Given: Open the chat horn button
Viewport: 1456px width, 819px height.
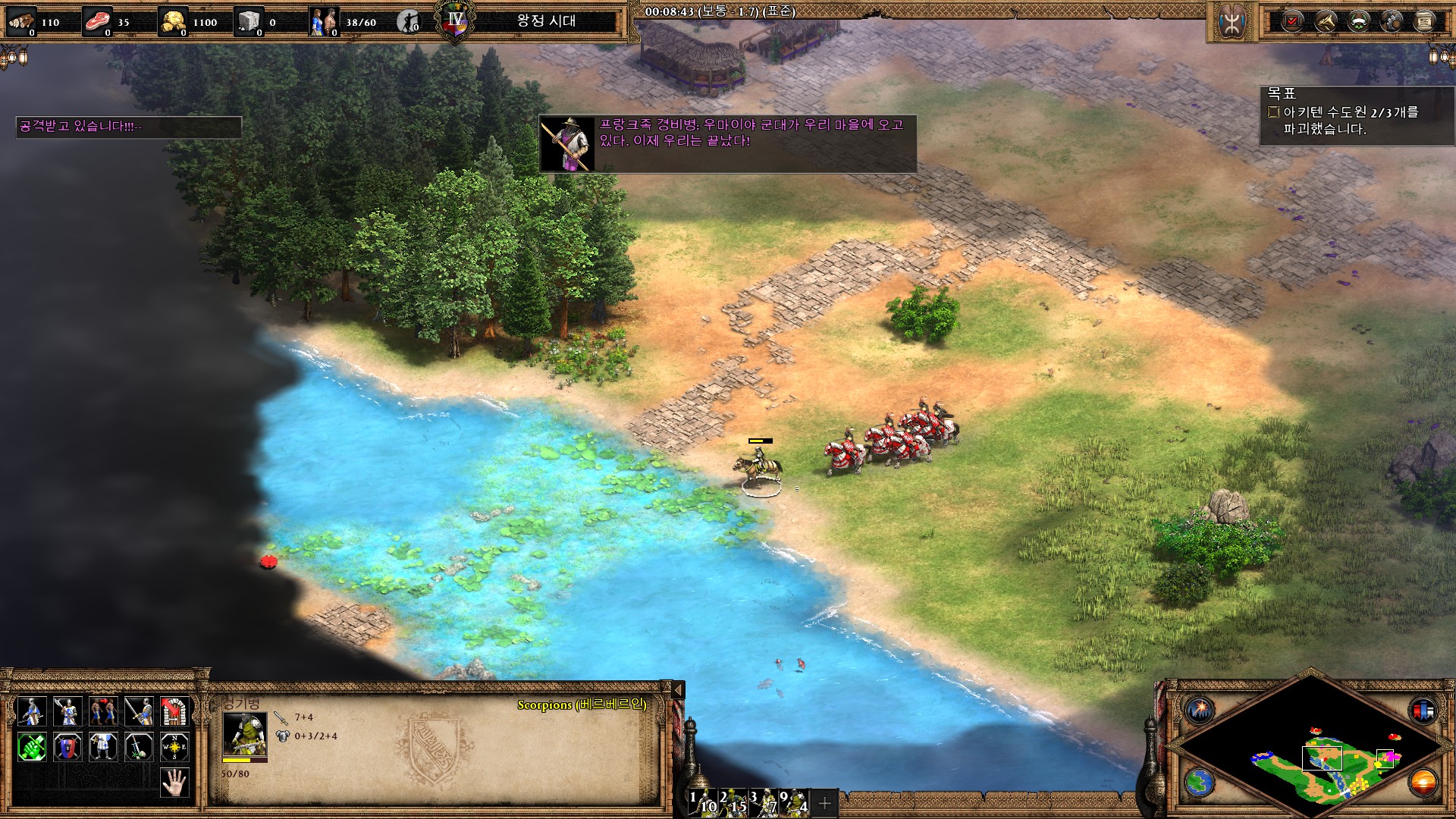Looking at the screenshot, I should (1325, 21).
